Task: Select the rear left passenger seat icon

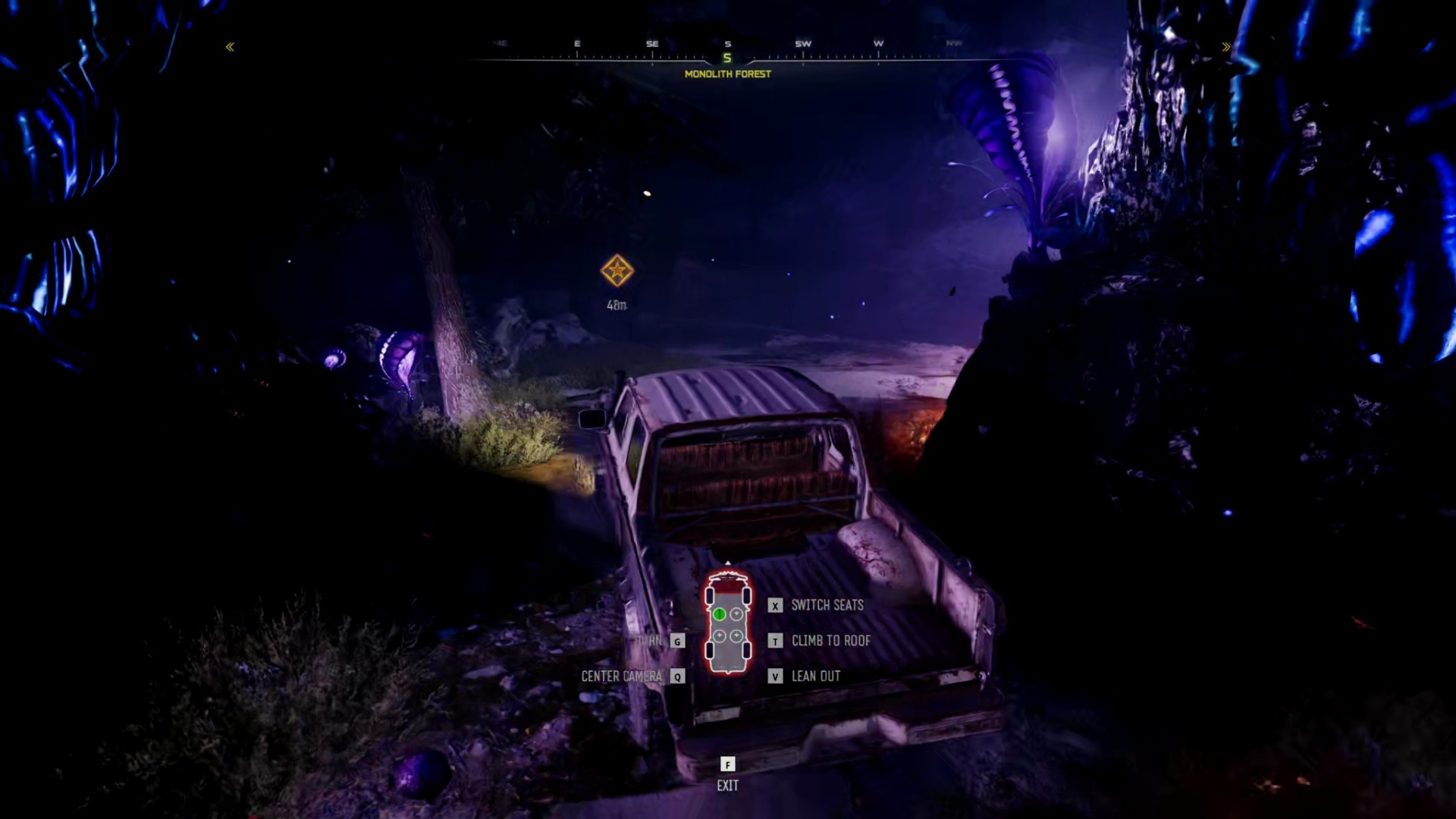Action: [720, 635]
